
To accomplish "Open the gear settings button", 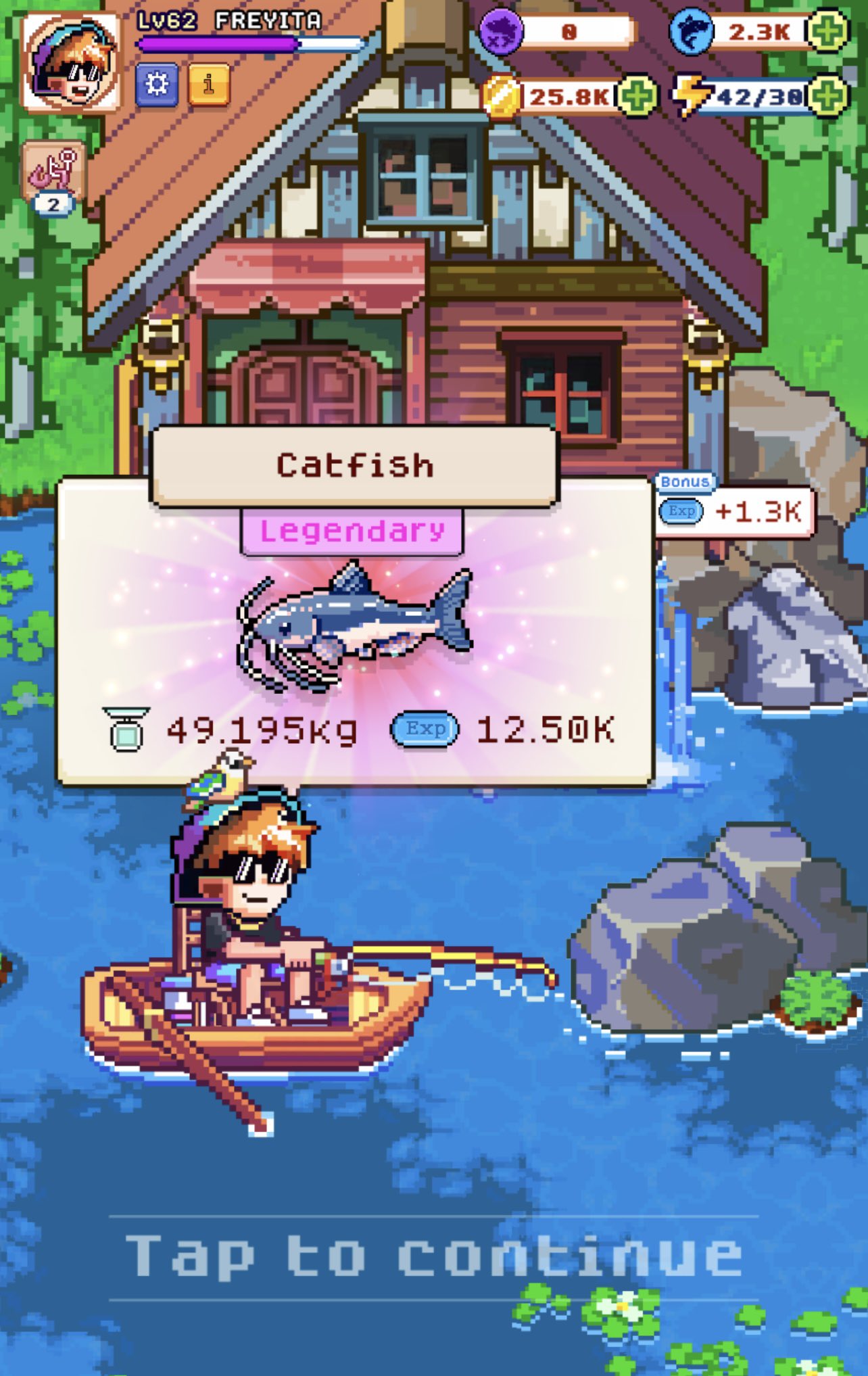I will pyautogui.click(x=157, y=85).
